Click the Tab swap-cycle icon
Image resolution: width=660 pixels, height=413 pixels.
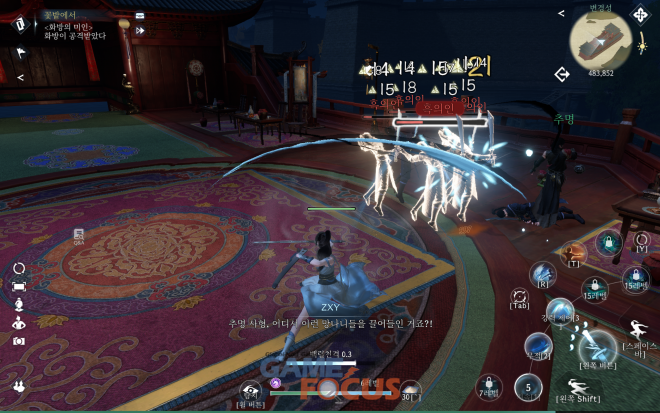[x=519, y=296]
